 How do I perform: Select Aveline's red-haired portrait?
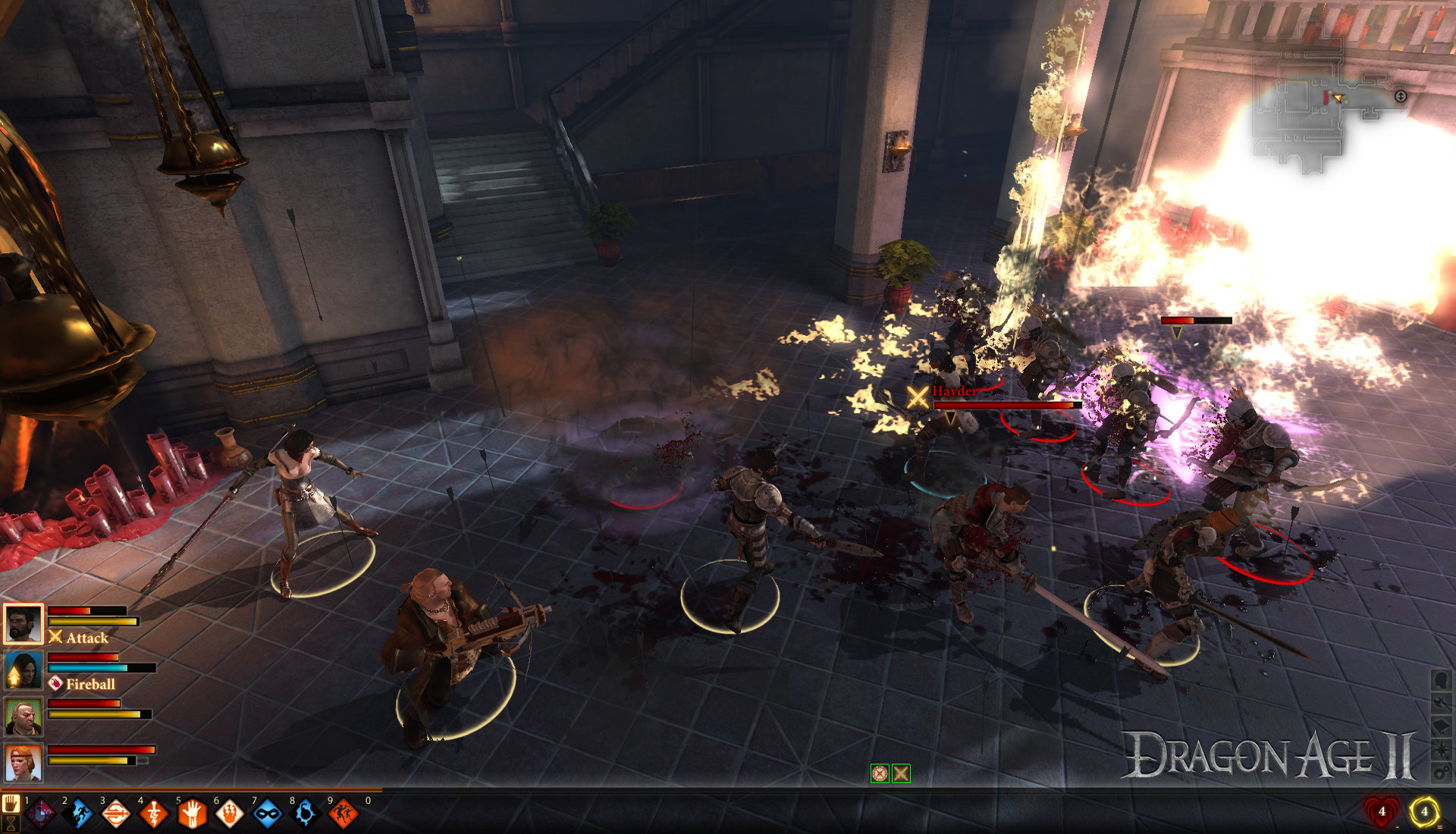[x=23, y=762]
